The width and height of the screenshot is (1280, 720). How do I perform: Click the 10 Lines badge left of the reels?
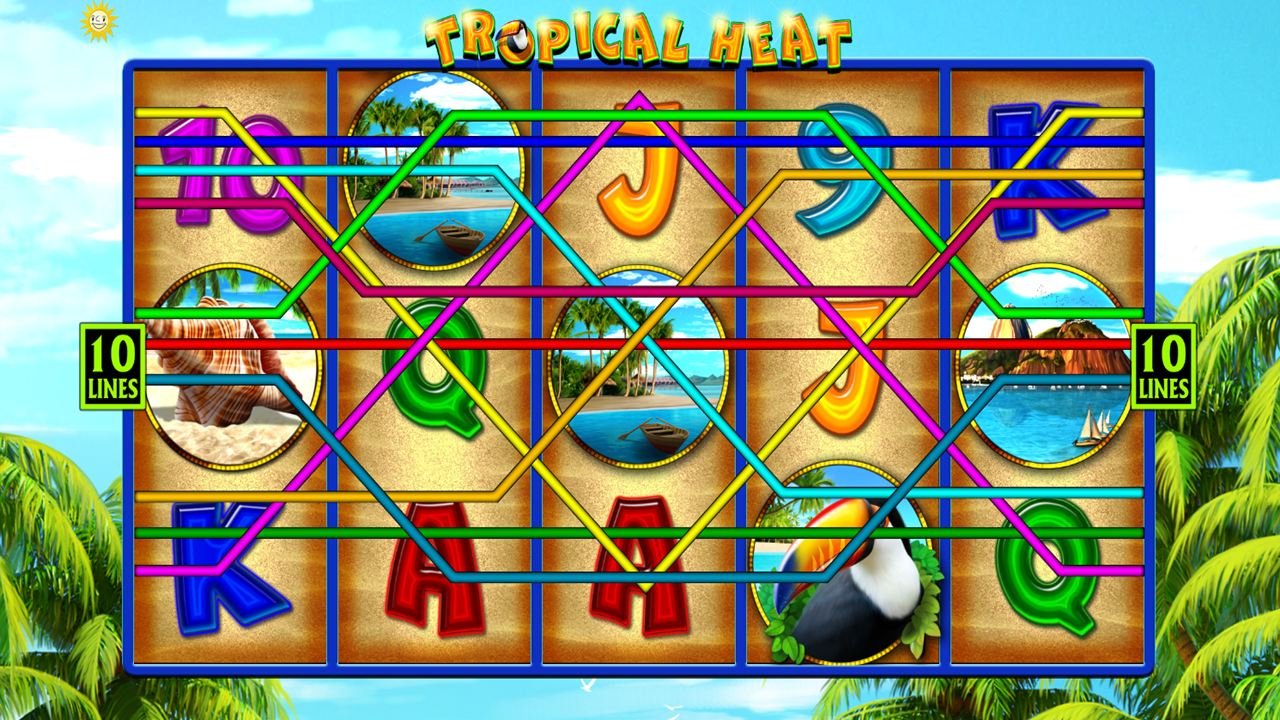coord(112,366)
